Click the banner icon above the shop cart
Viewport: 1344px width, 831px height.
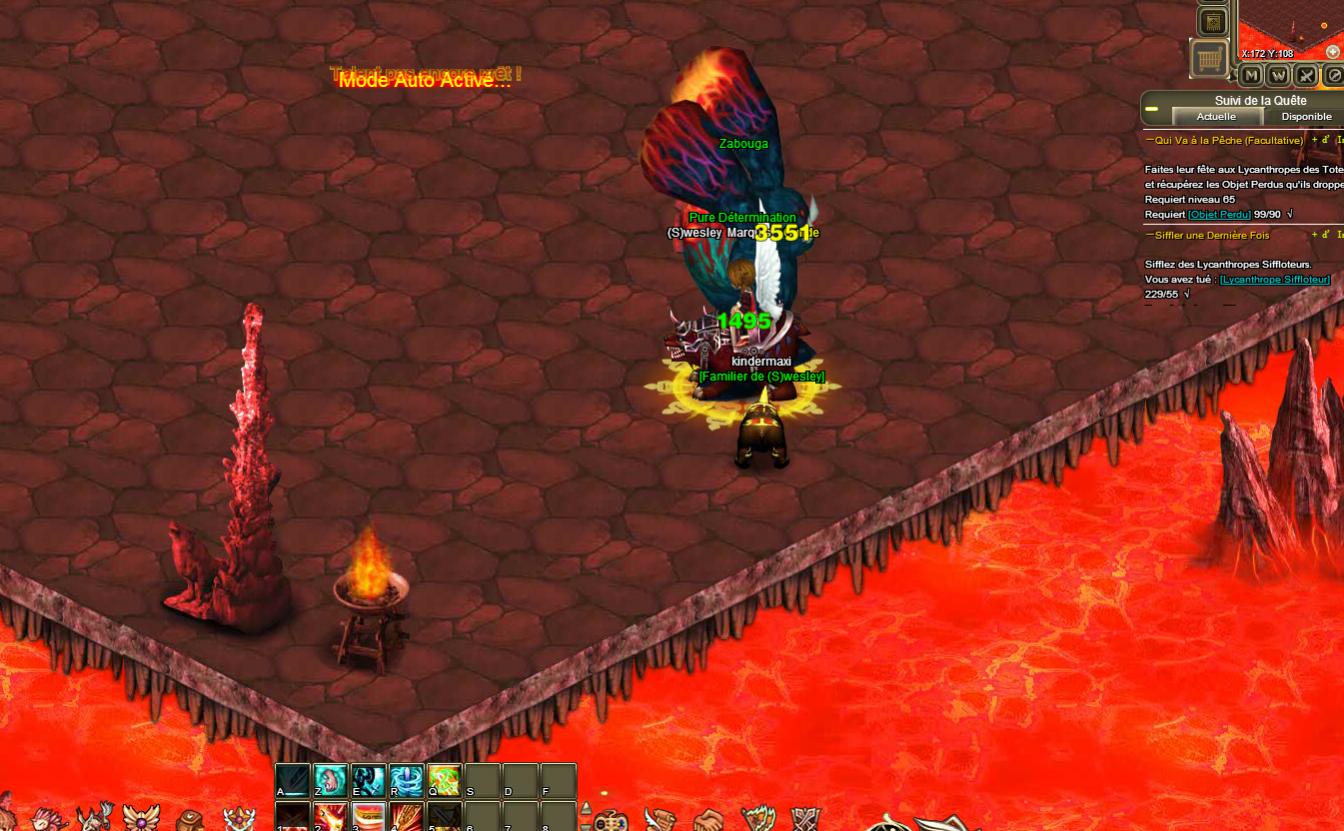tap(1212, 21)
